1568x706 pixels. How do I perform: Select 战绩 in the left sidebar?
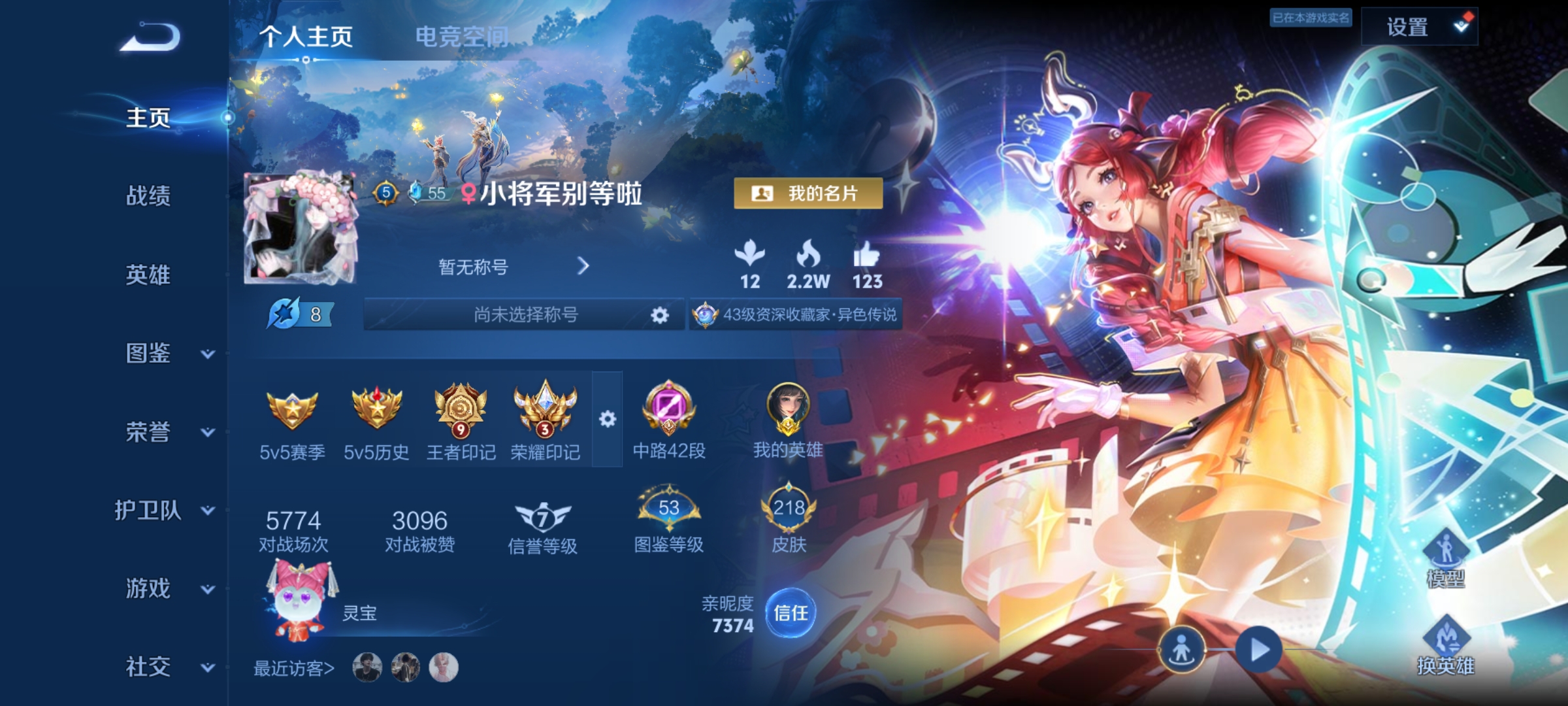coord(148,197)
